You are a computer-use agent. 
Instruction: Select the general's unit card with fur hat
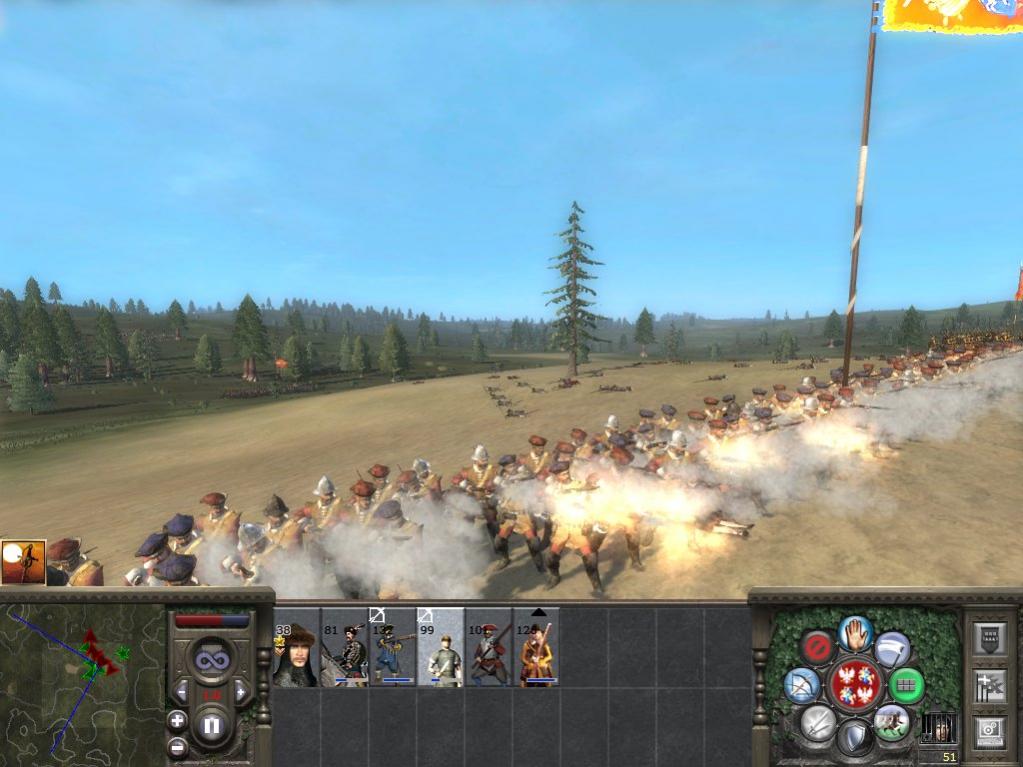coord(296,648)
